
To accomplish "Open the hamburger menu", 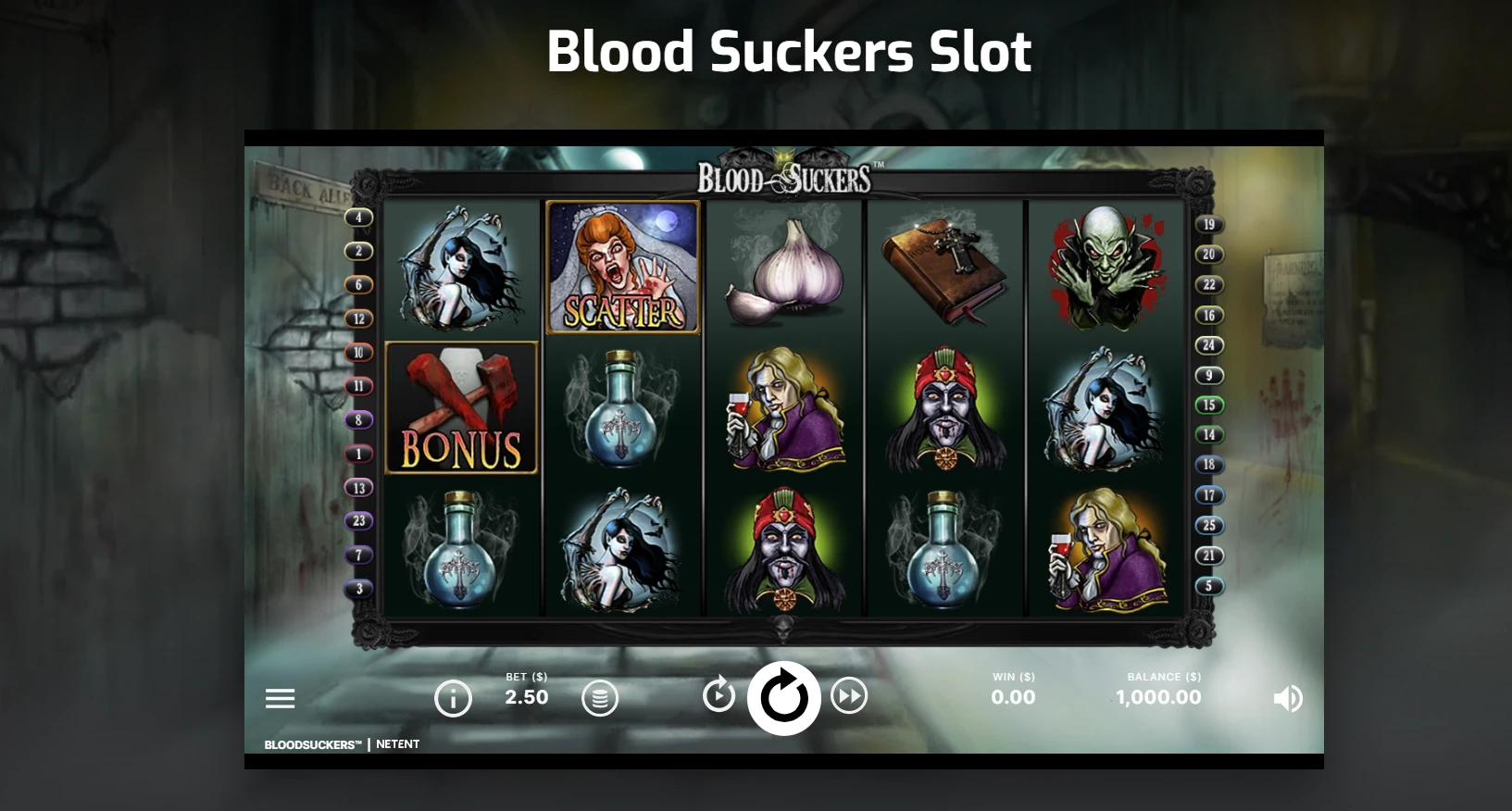I will (280, 698).
